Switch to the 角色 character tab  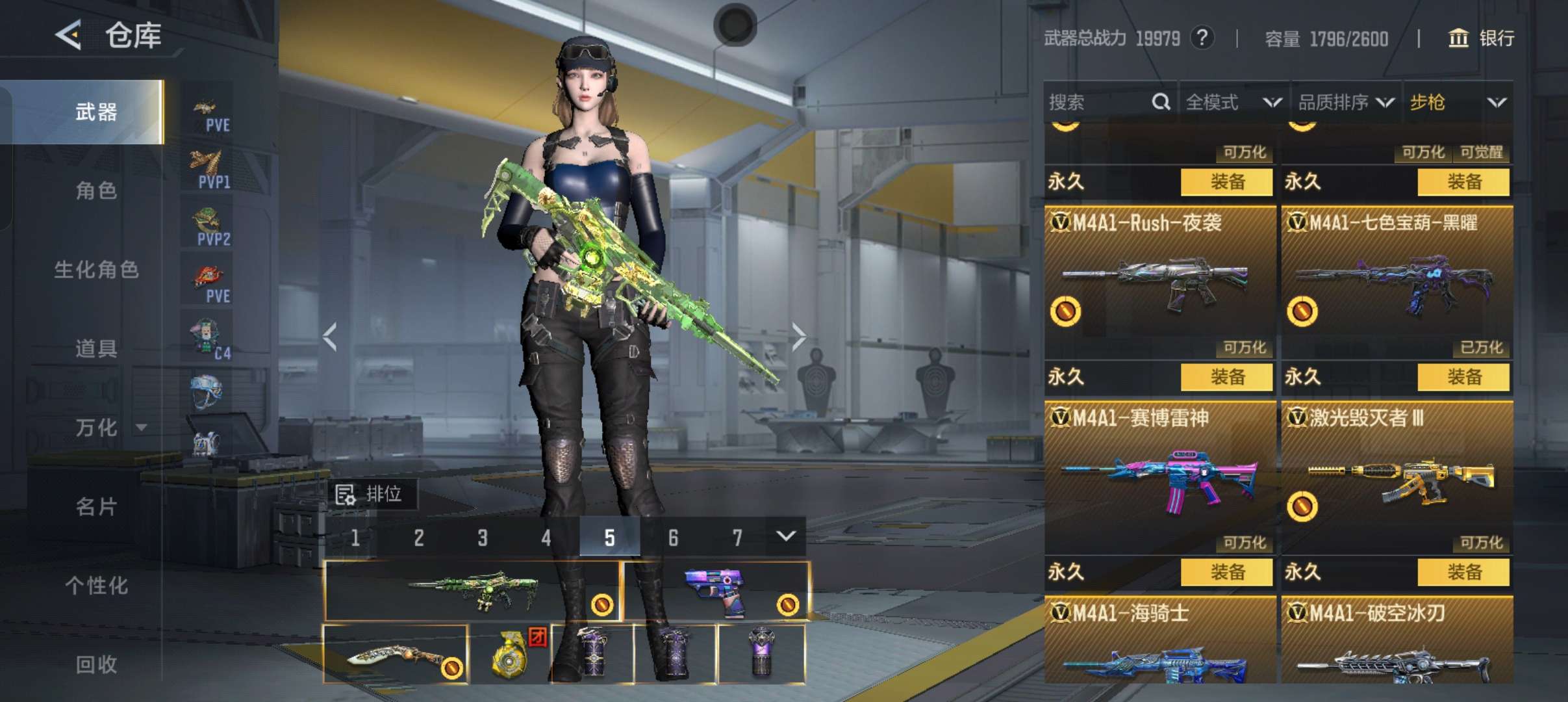[96, 191]
